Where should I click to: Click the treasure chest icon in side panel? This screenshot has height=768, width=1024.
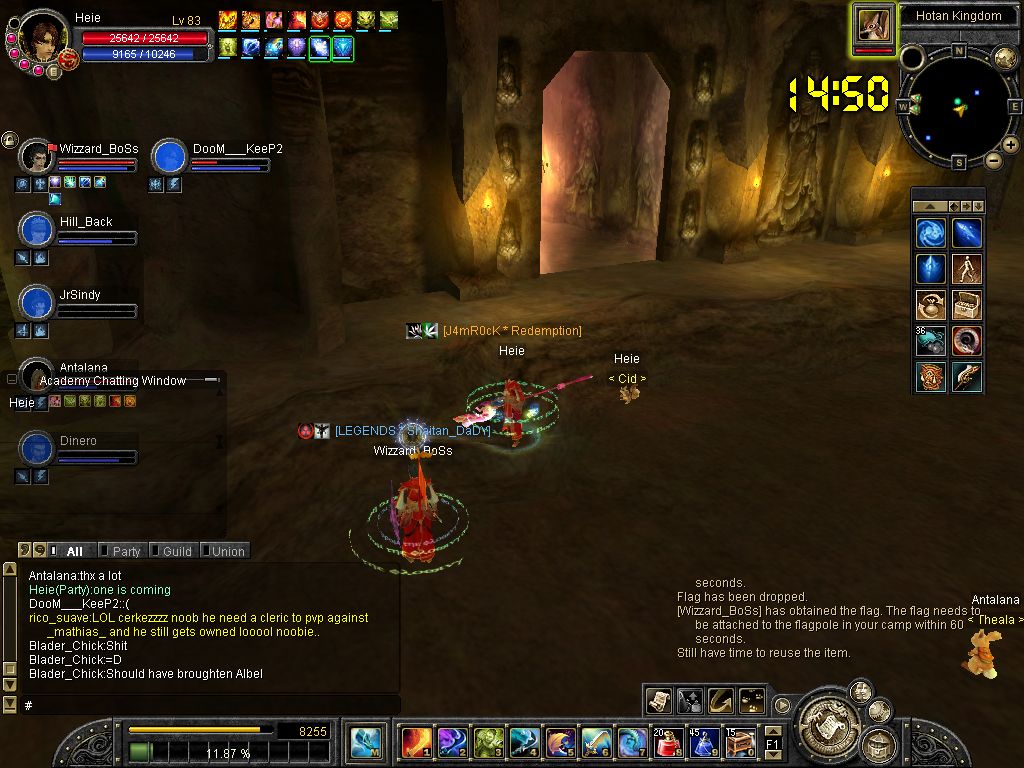coord(966,305)
